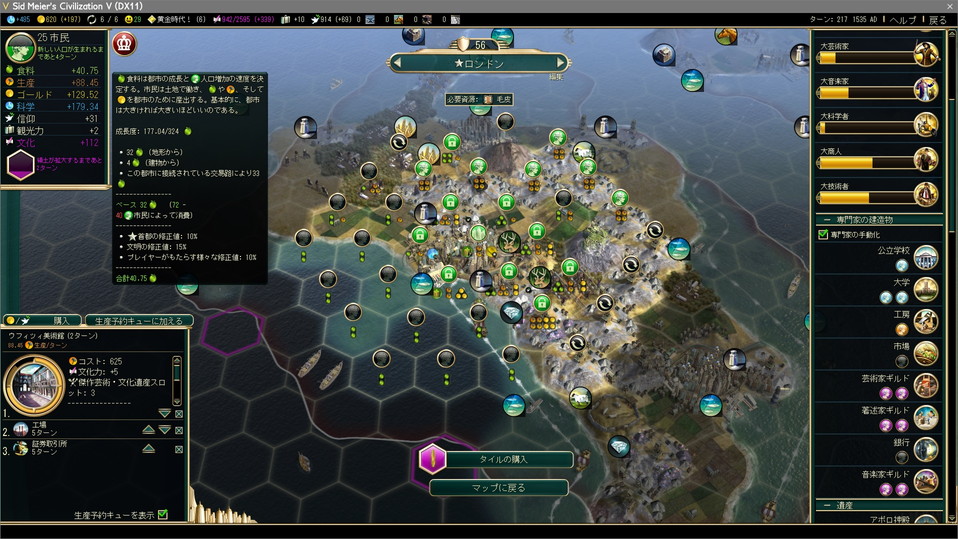Image resolution: width=958 pixels, height=539 pixels.
Task: Move 工場 down in the queue
Action: click(164, 430)
